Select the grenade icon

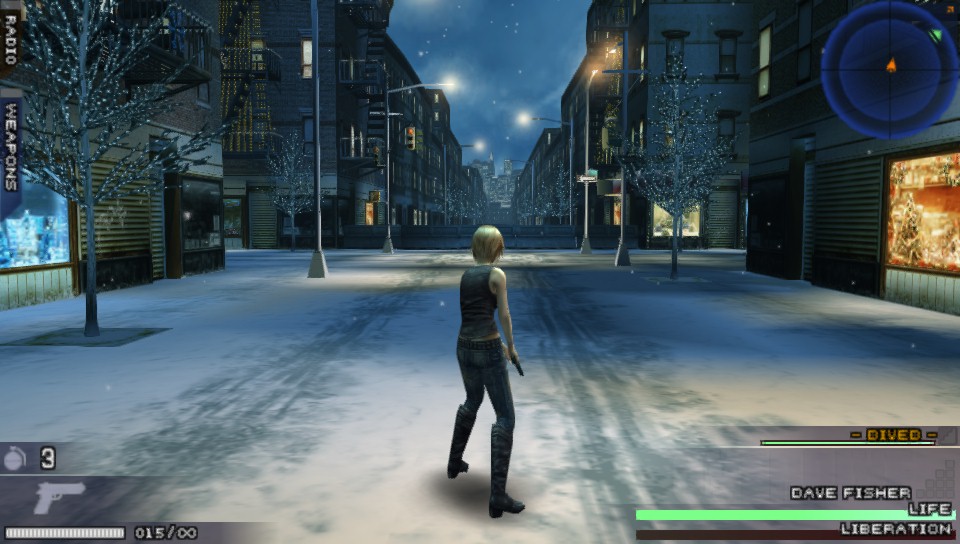[15, 459]
